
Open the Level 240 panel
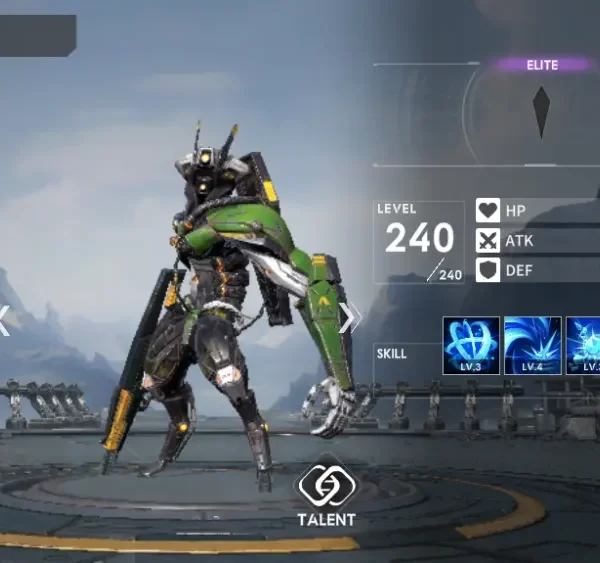tap(419, 242)
